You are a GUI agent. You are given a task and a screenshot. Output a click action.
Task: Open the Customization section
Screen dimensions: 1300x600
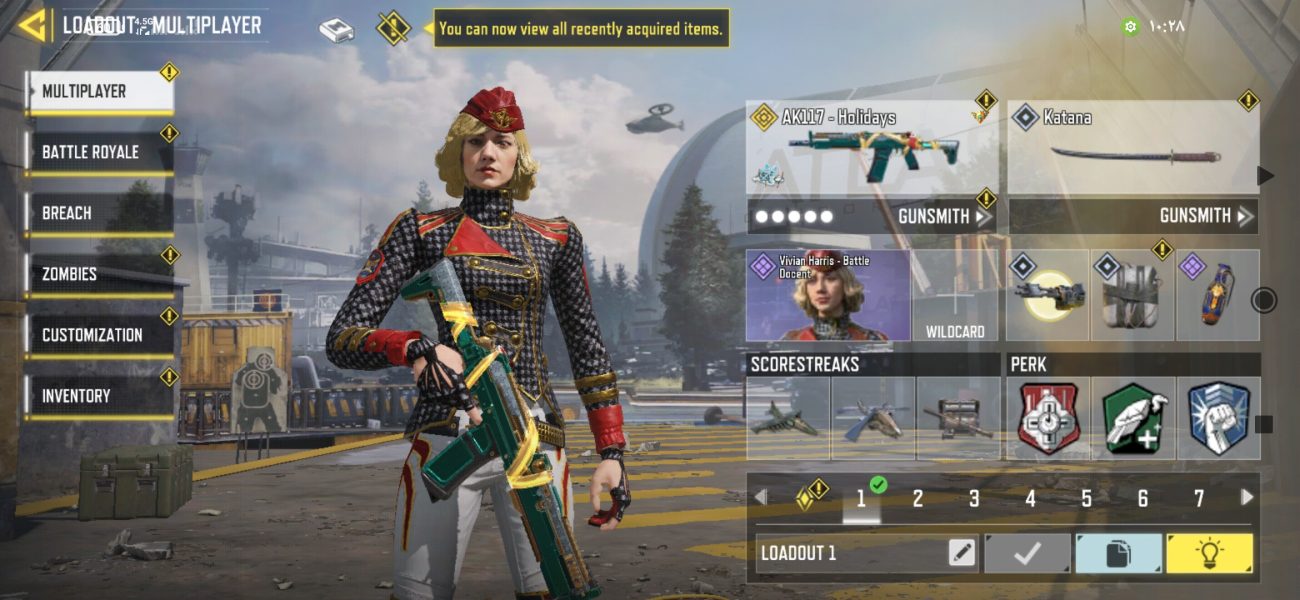(99, 335)
